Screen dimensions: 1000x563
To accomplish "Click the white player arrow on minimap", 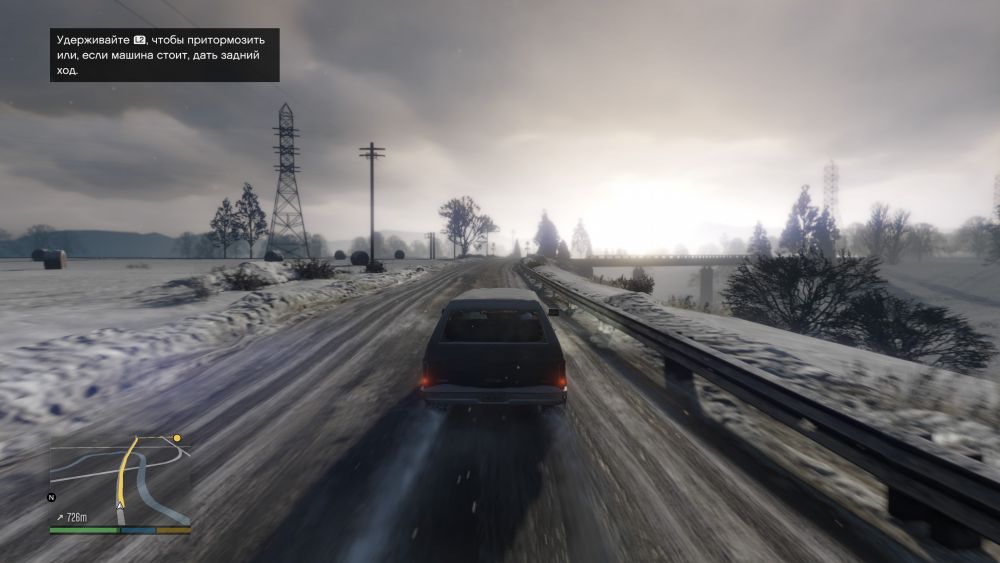I will pyautogui.click(x=121, y=506).
